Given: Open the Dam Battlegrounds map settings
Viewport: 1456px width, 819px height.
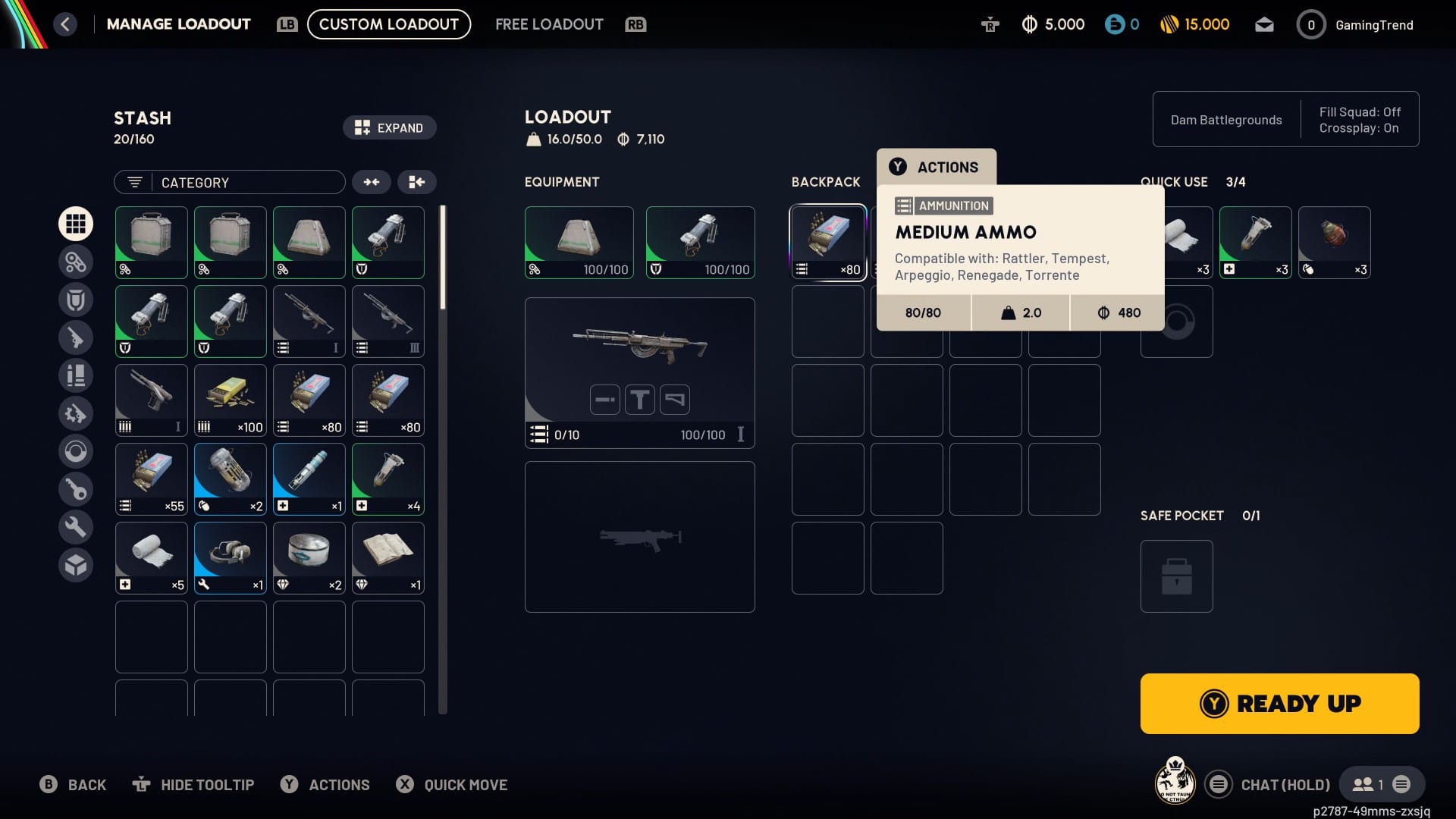Looking at the screenshot, I should point(1225,120).
